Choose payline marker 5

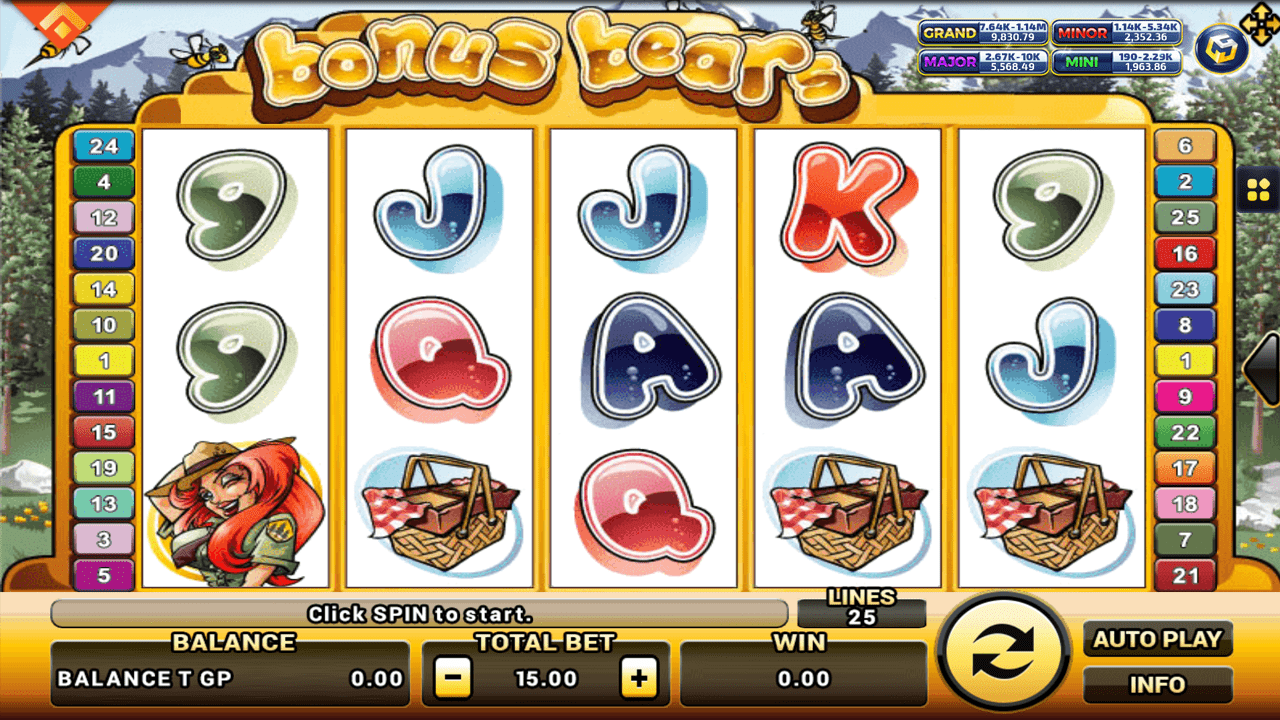pyautogui.click(x=104, y=575)
